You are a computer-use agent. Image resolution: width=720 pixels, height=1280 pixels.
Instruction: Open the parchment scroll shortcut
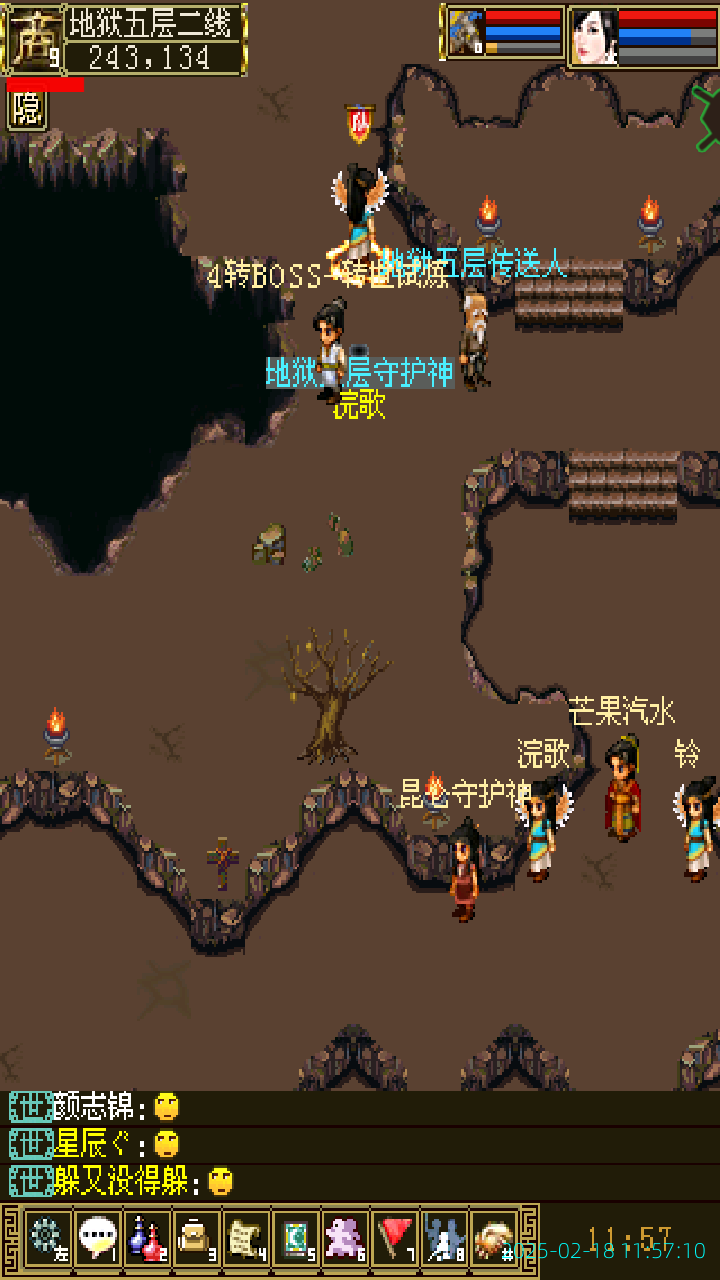(246, 1240)
